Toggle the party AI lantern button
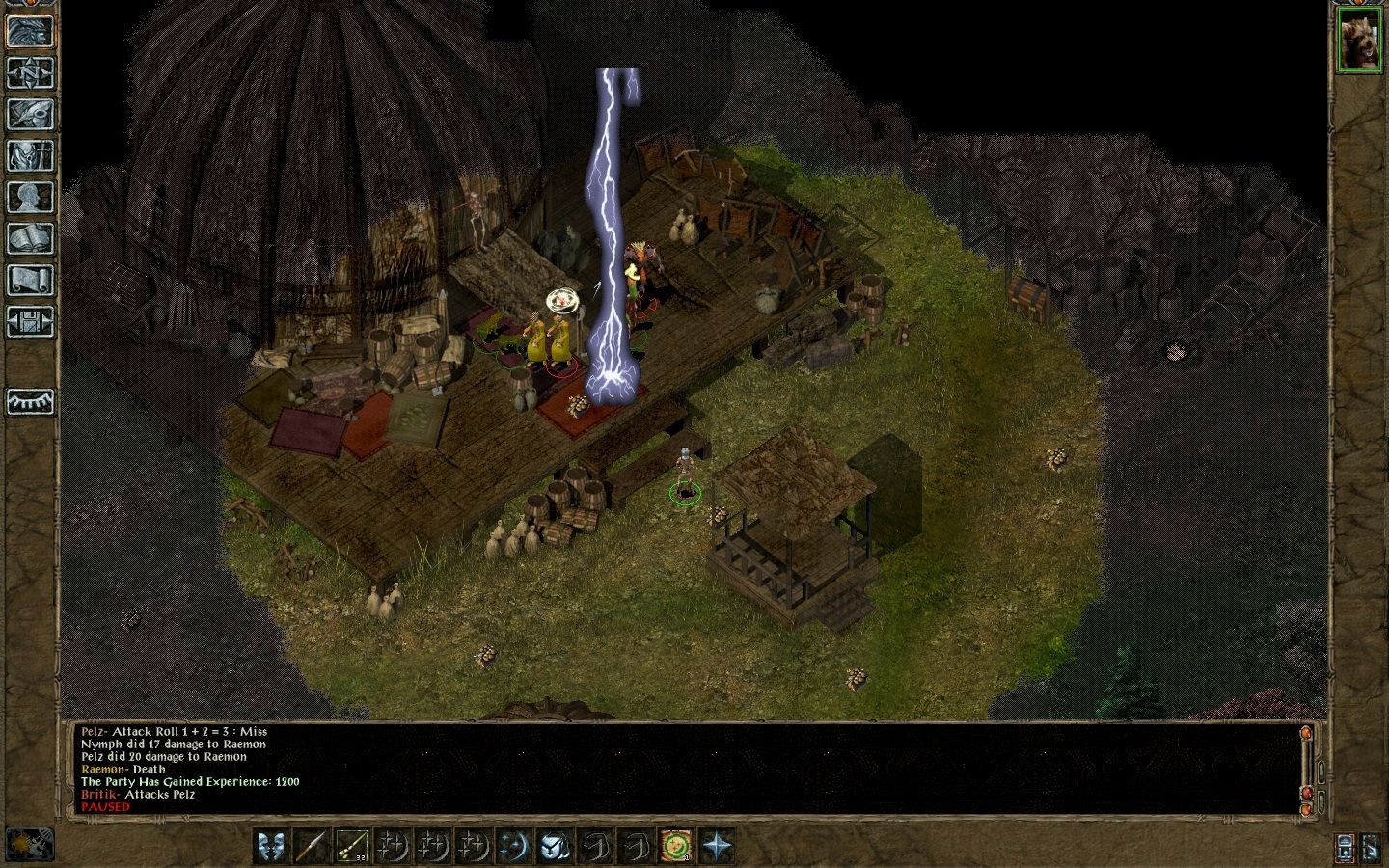This screenshot has height=868, width=1389. tap(1347, 847)
